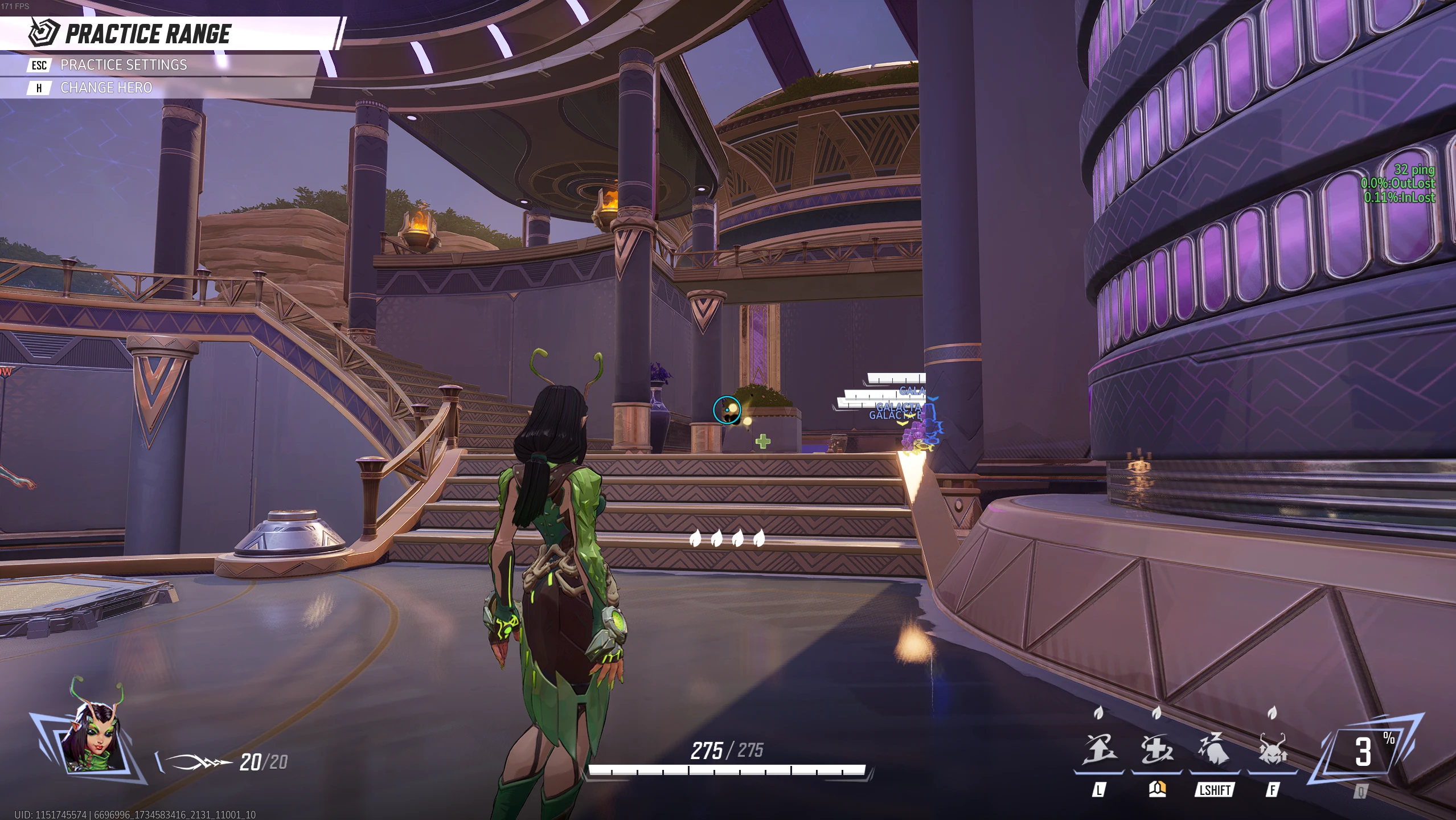Activate the upward-arrow ally damage boost ability
Screen dimensions: 1456x820
(x=1099, y=750)
